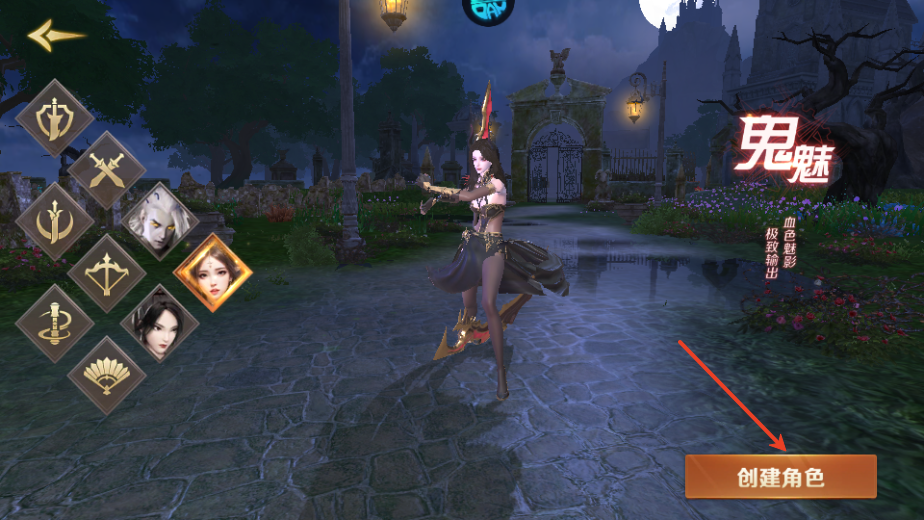This screenshot has width=924, height=520.
Task: Select the staff with swirl class icon
Action: point(55,323)
